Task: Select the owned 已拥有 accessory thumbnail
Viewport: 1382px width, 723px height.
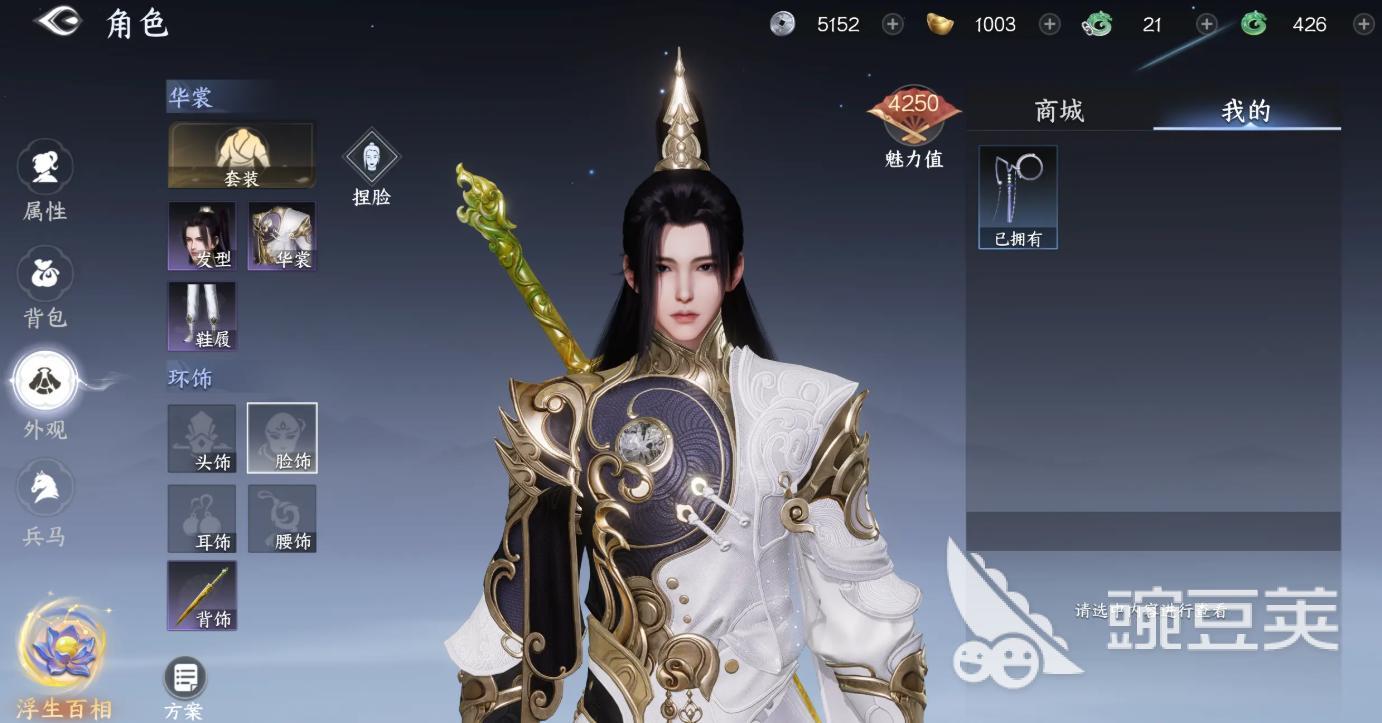Action: pos(1017,196)
